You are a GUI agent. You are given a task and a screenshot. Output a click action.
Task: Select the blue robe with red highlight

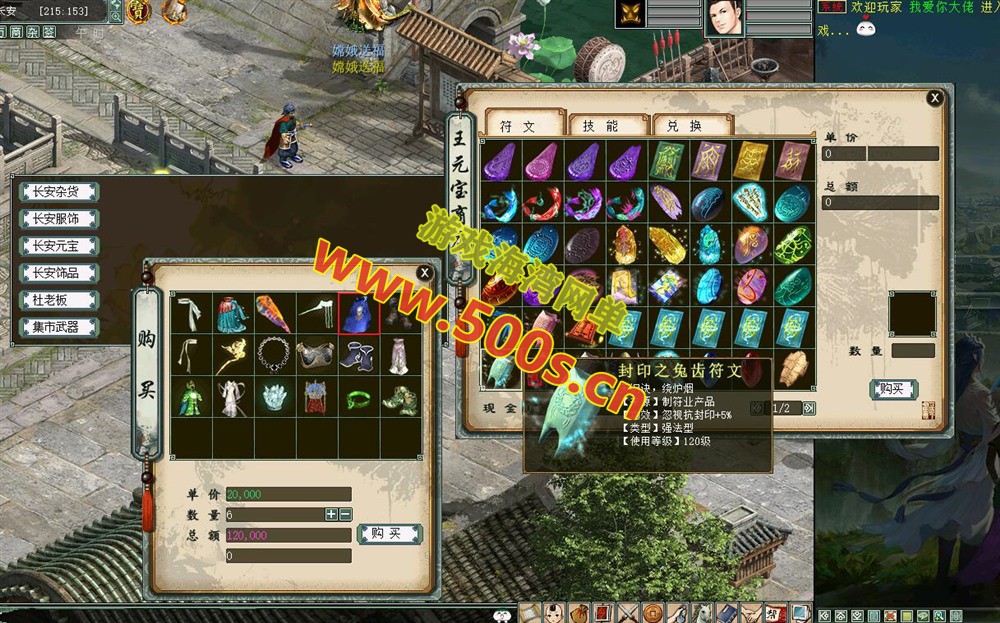[359, 313]
